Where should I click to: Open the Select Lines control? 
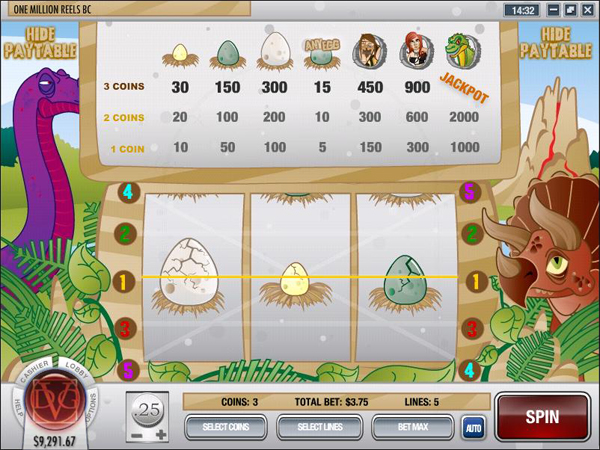tap(320, 427)
